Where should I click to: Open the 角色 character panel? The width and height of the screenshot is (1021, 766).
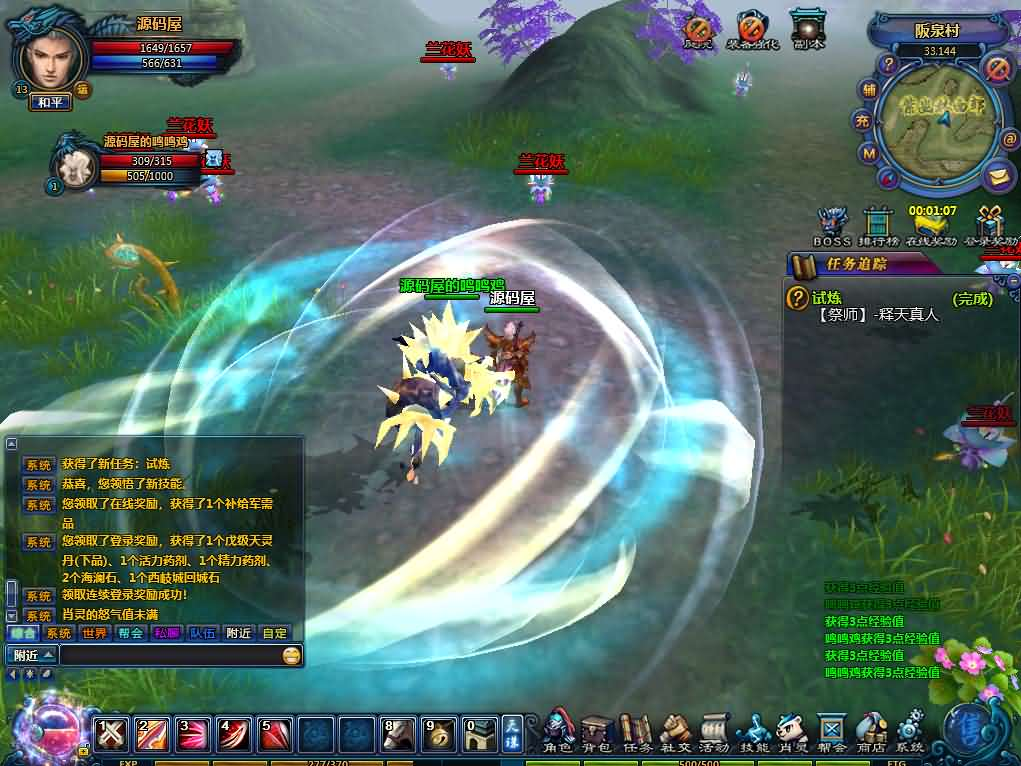tap(558, 731)
